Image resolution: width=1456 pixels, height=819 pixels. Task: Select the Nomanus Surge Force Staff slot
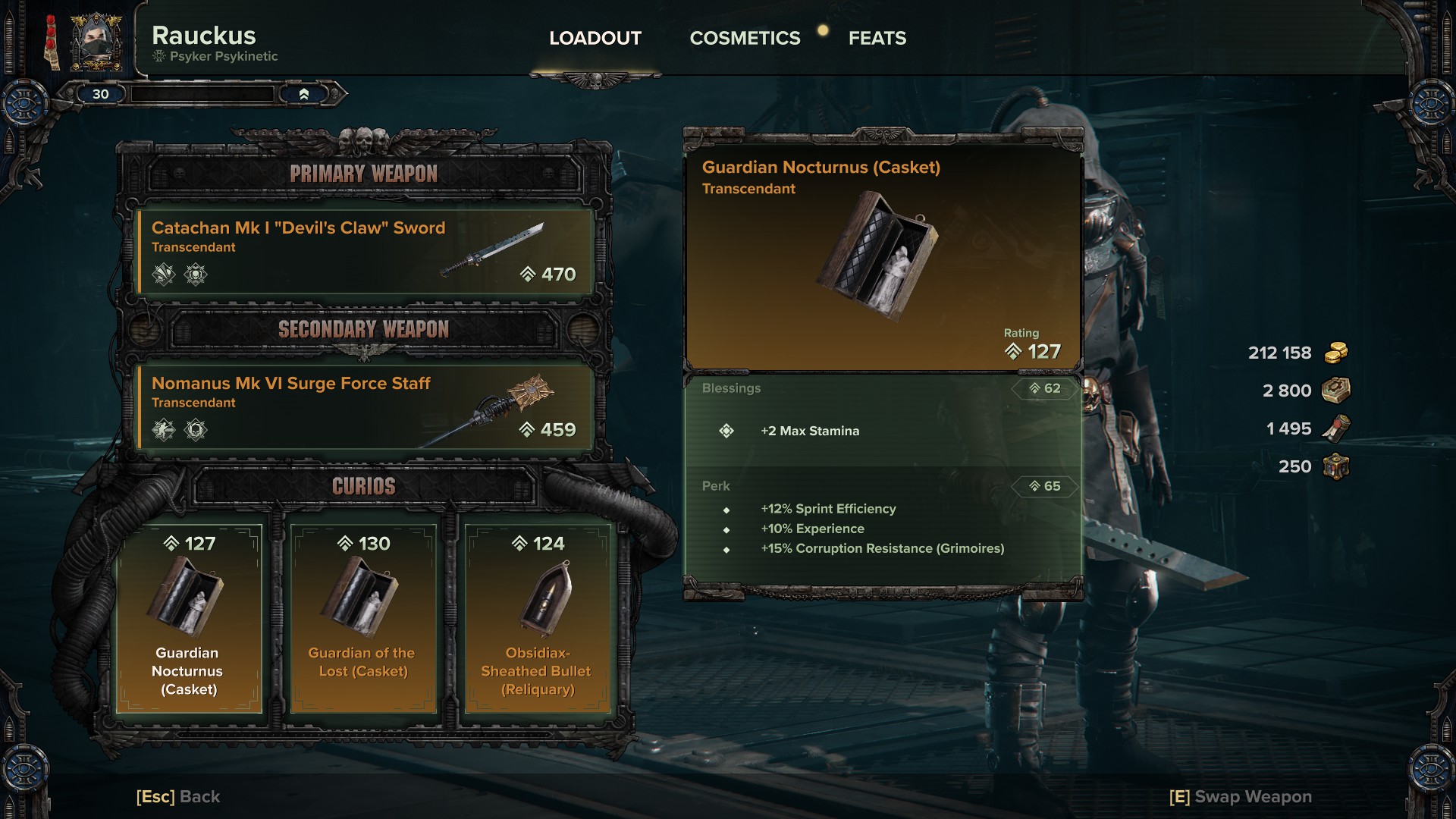click(x=364, y=407)
